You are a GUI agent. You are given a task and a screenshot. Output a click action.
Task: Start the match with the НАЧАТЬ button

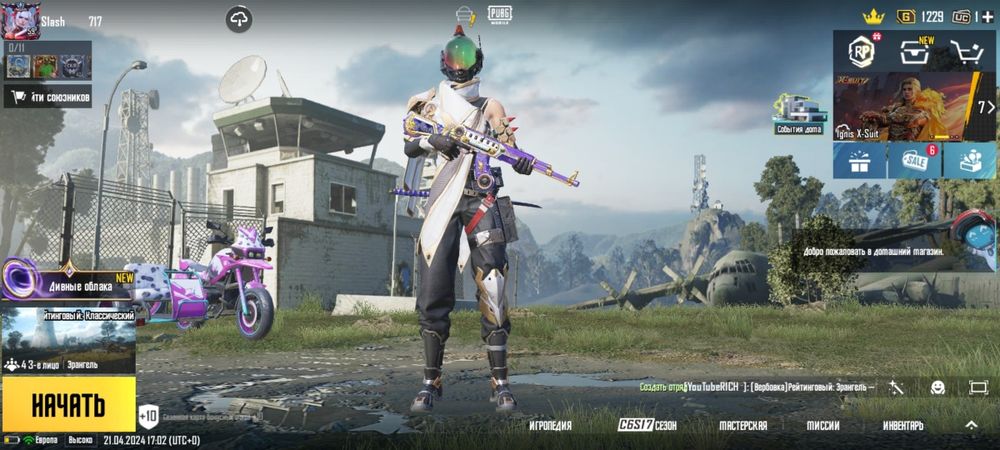[x=68, y=405]
